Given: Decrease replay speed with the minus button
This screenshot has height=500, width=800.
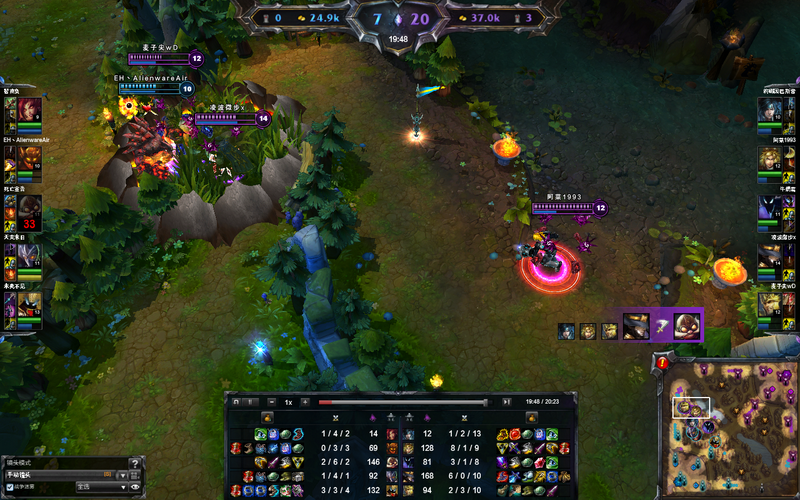Looking at the screenshot, I should click(x=274, y=401).
